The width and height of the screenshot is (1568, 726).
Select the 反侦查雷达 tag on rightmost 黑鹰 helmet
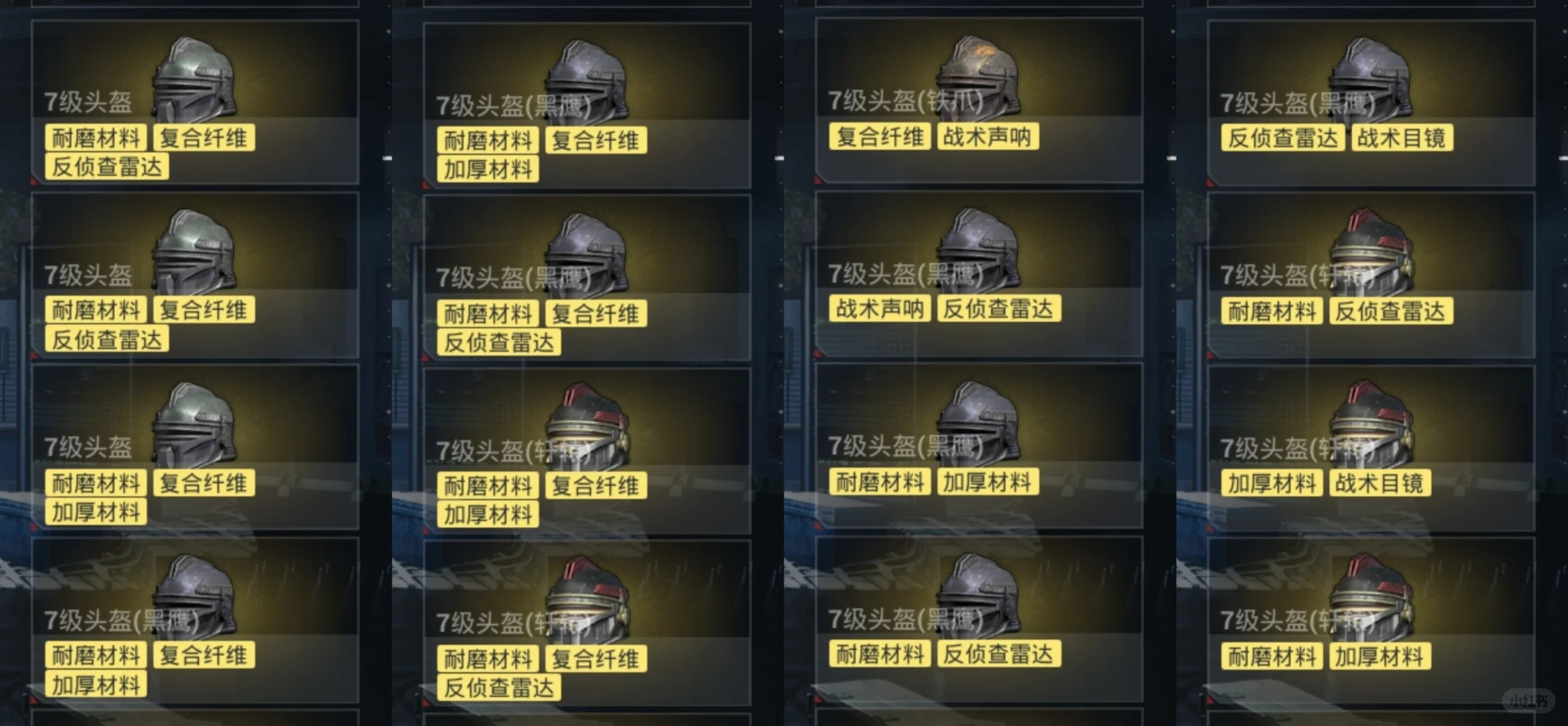click(x=1281, y=138)
